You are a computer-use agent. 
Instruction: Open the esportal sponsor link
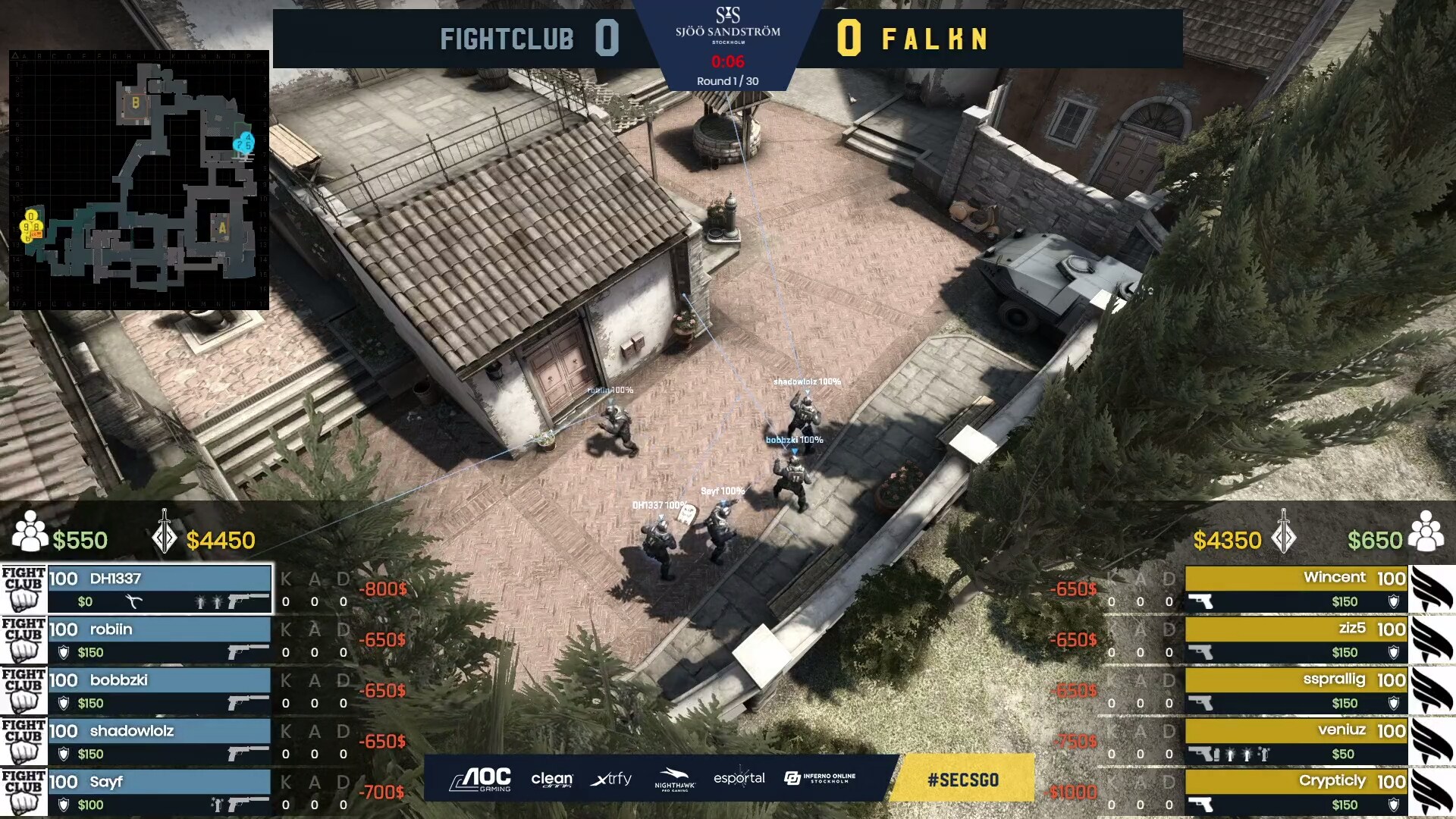click(739, 778)
